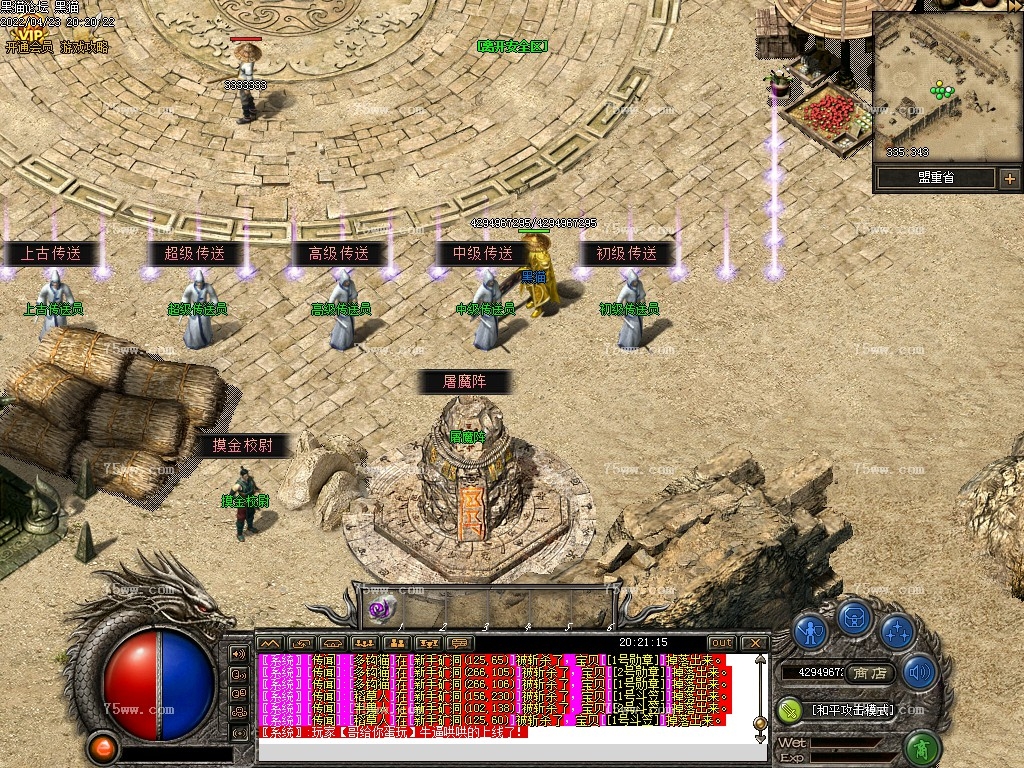
Task: Open the shop (商店) button
Action: click(x=871, y=673)
